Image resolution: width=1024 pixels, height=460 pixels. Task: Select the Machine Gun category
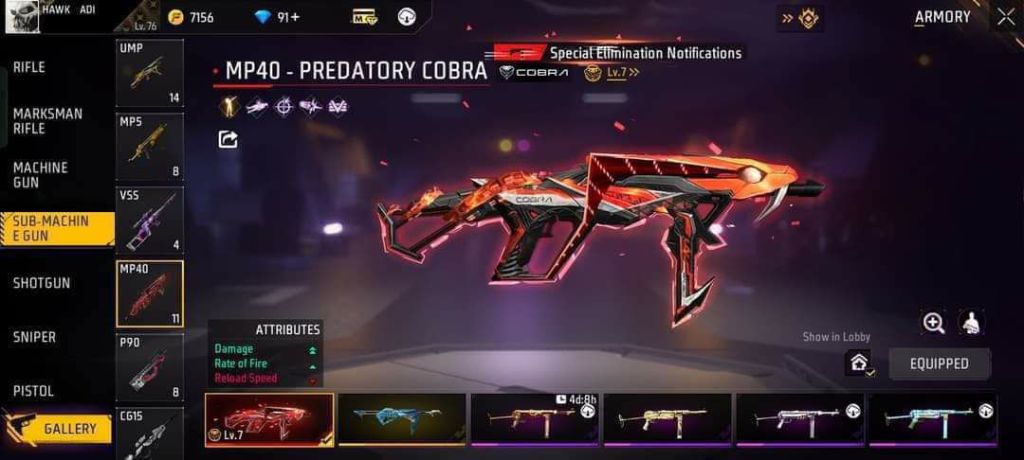pyautogui.click(x=41, y=174)
